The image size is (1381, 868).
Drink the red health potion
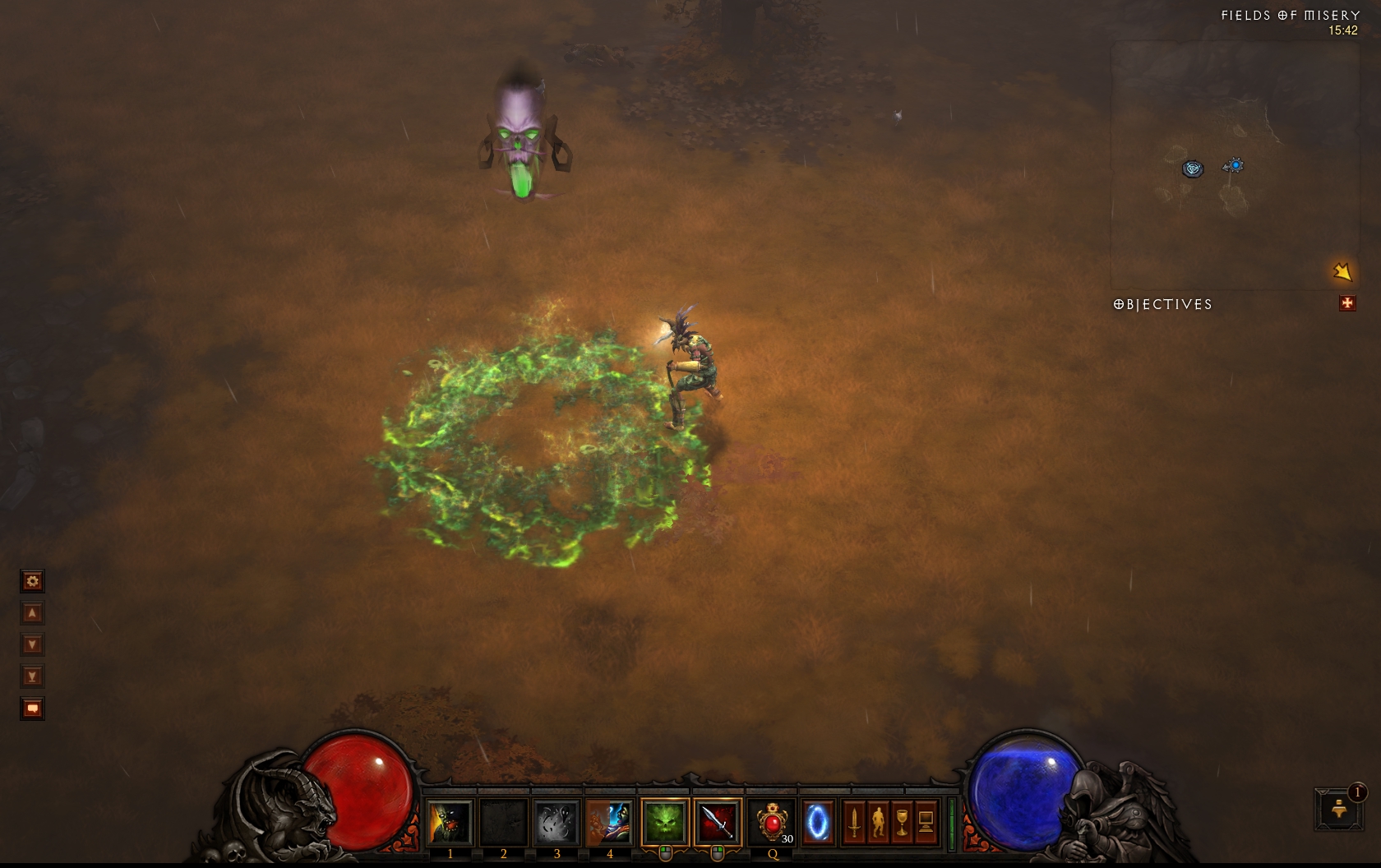click(773, 822)
